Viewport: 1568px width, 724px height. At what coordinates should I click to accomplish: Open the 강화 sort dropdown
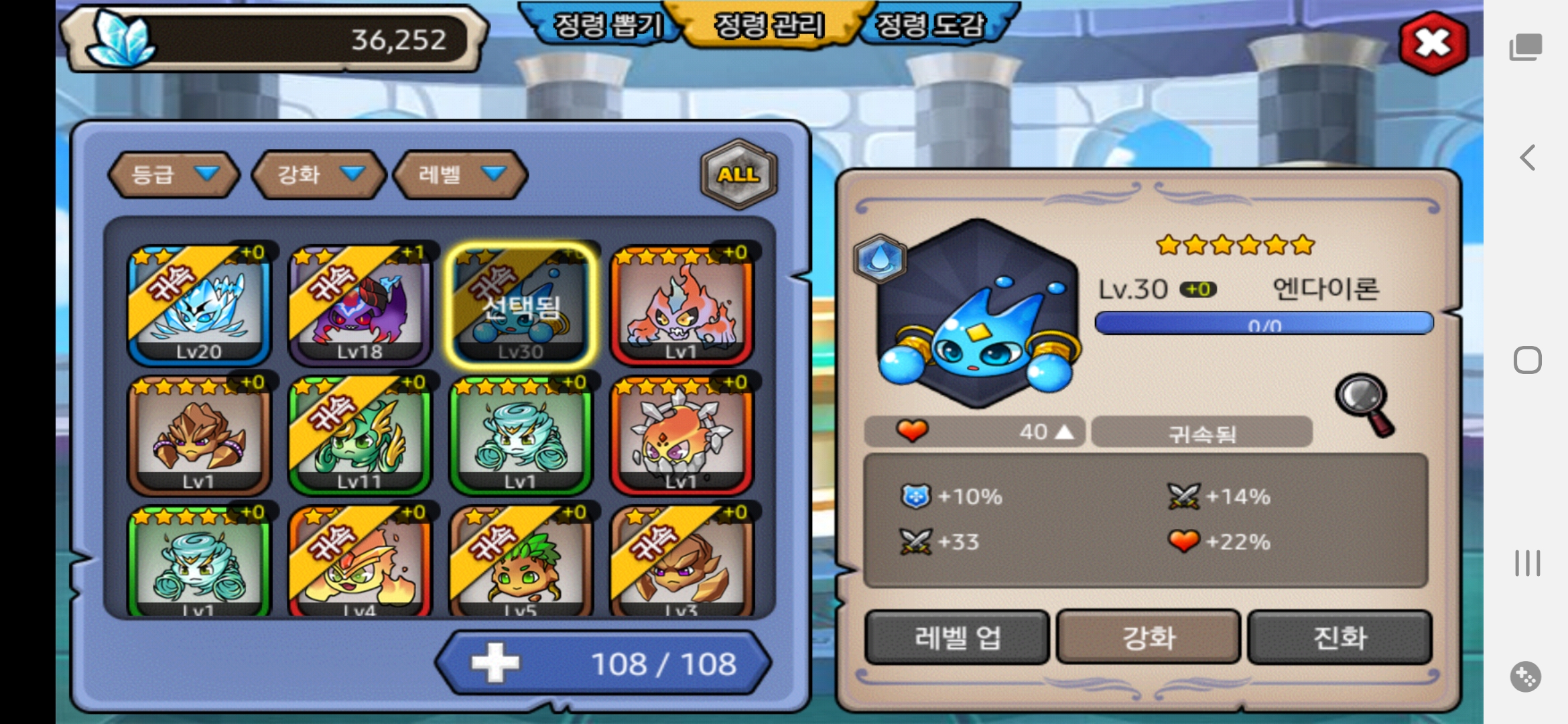pos(320,174)
